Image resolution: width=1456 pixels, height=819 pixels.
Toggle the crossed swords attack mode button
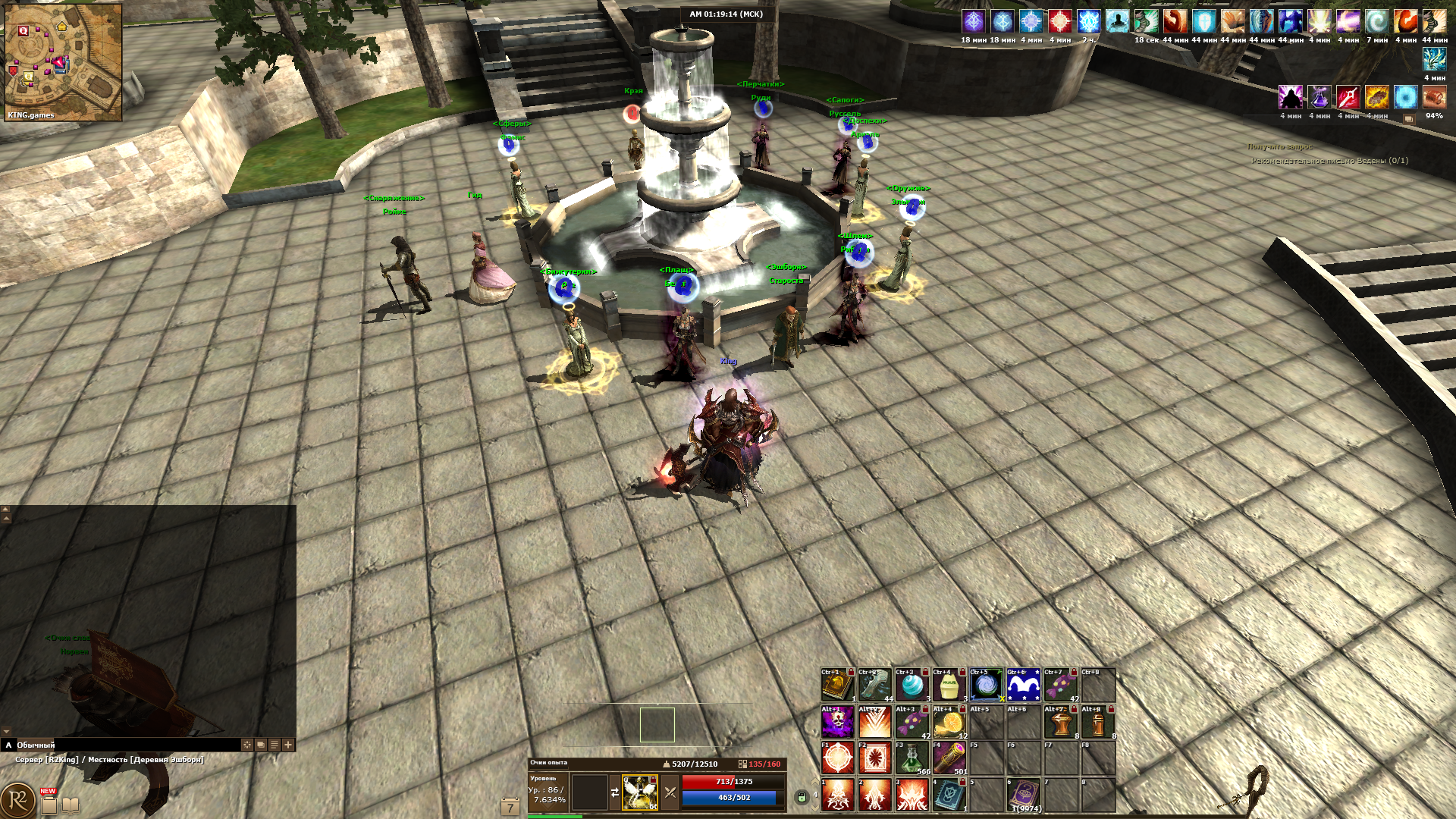point(670,792)
